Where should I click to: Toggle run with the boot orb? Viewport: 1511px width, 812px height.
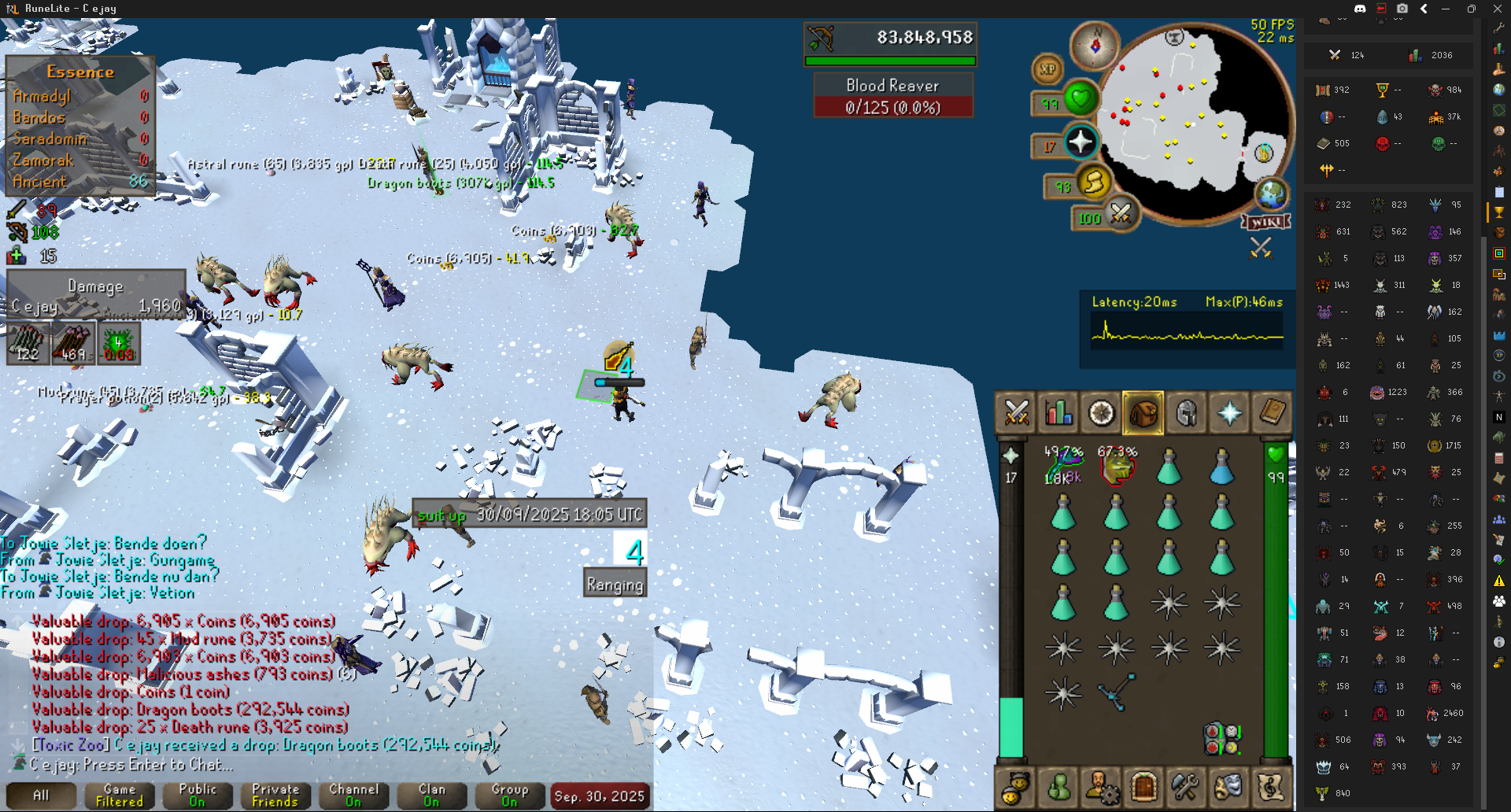pos(1094,183)
